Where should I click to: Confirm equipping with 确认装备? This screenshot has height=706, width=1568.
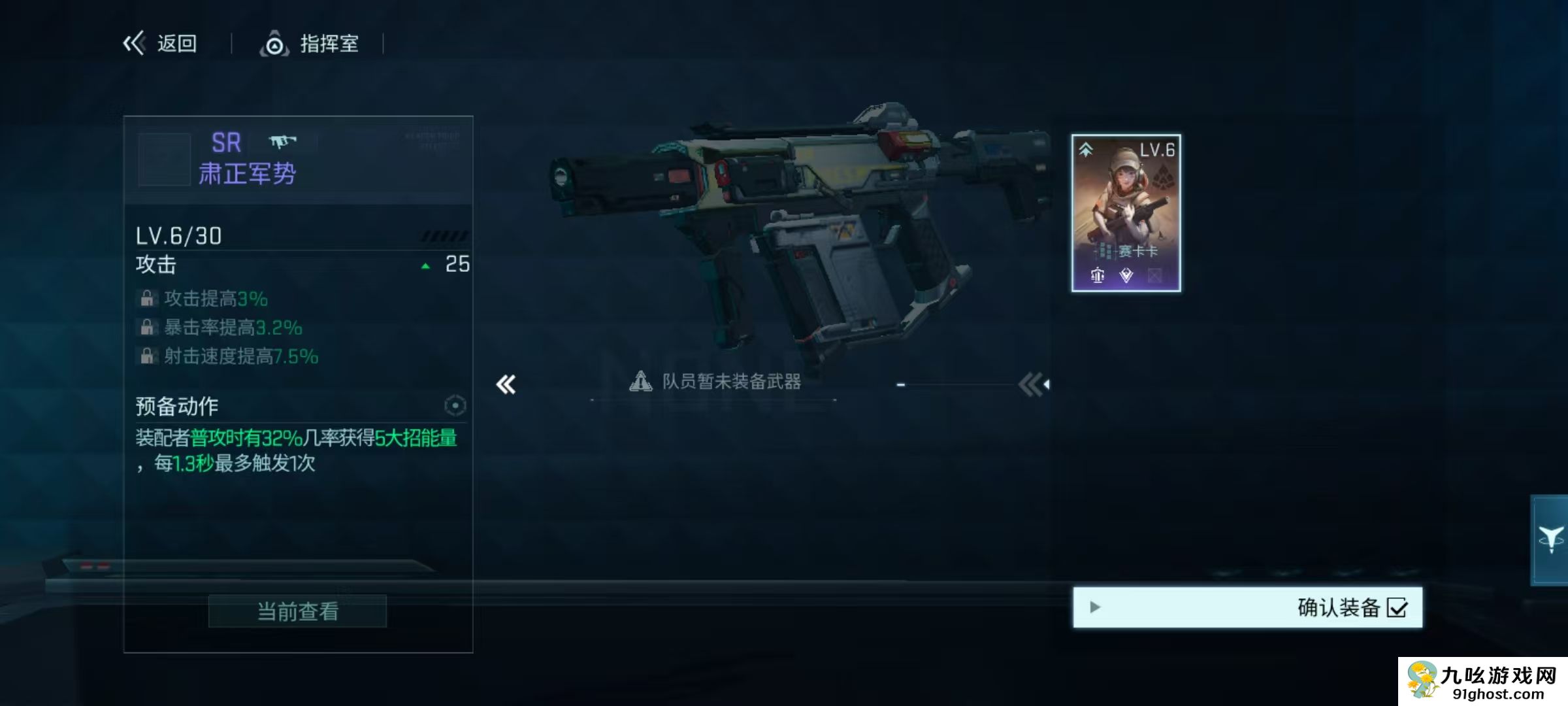[x=1247, y=607]
